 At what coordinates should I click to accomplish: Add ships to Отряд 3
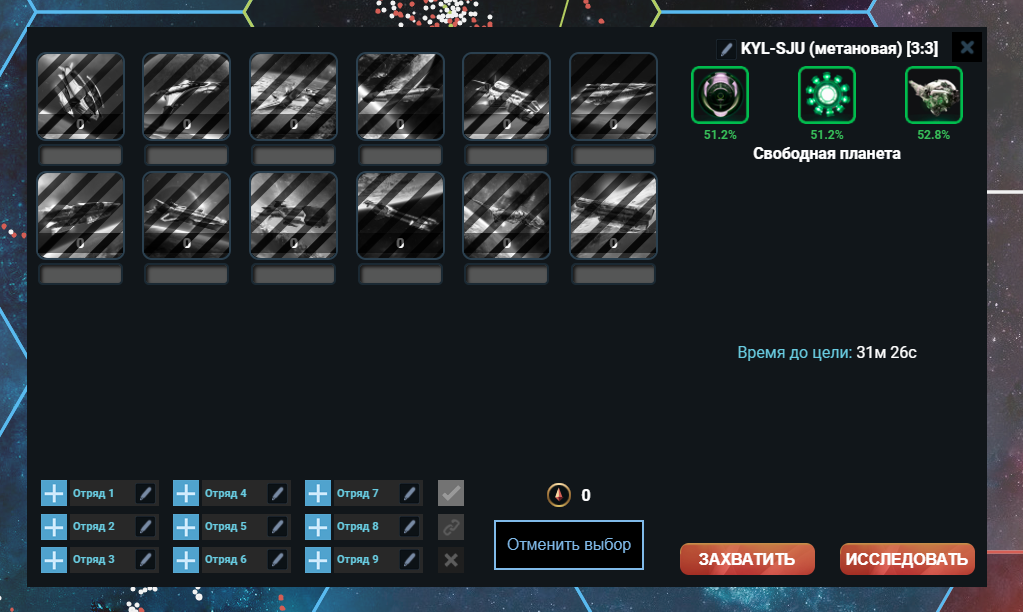(54, 559)
